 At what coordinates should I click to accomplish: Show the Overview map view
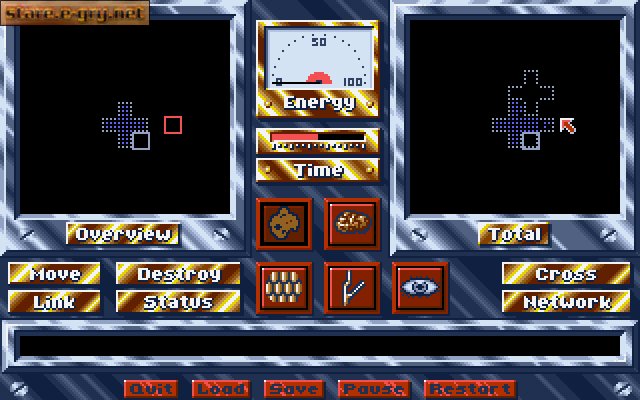pyautogui.click(x=124, y=234)
